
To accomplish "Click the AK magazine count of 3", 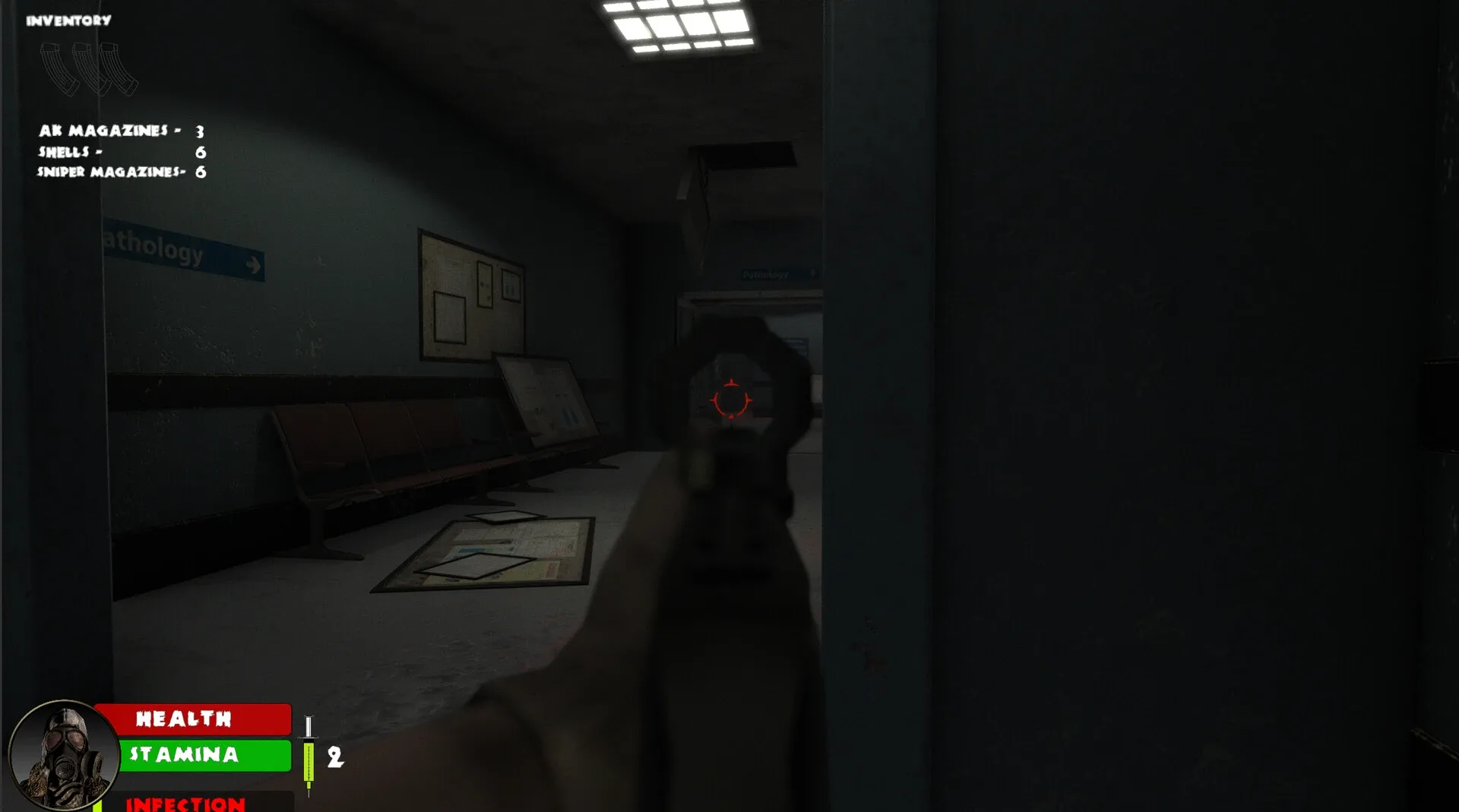I will 198,130.
